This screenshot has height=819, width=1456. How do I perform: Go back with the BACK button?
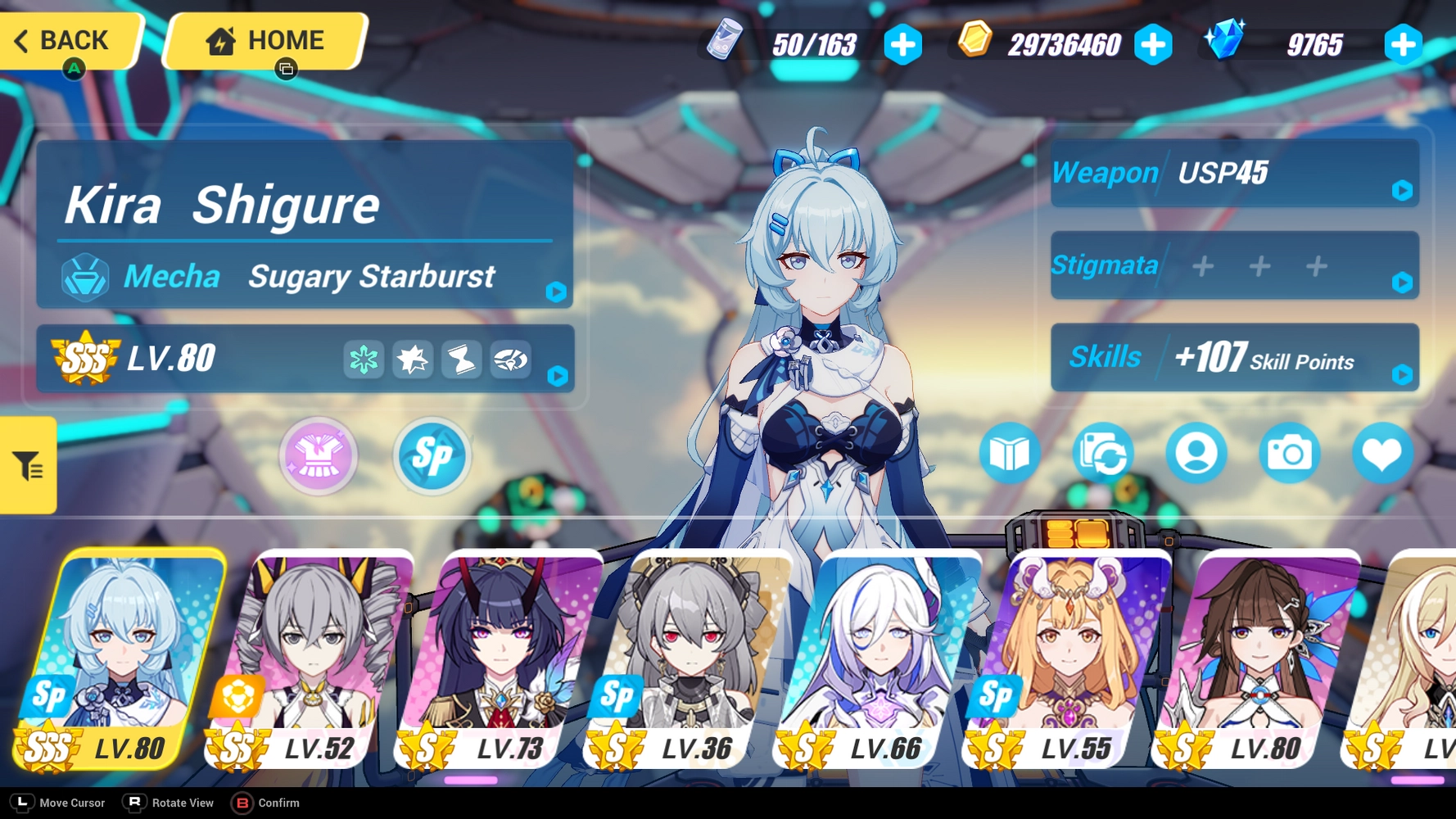coord(70,40)
